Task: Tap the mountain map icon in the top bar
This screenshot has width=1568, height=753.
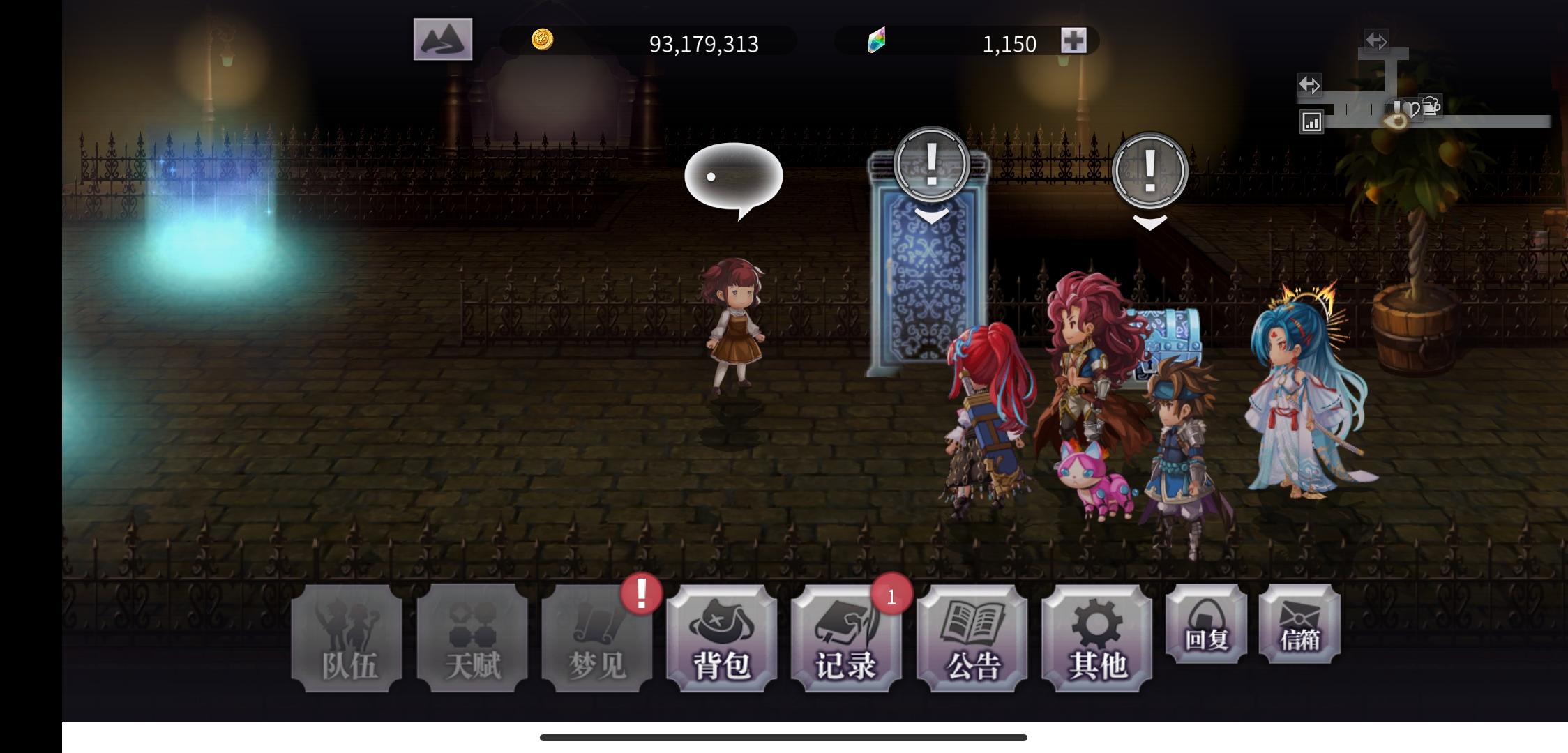Action: pos(443,39)
